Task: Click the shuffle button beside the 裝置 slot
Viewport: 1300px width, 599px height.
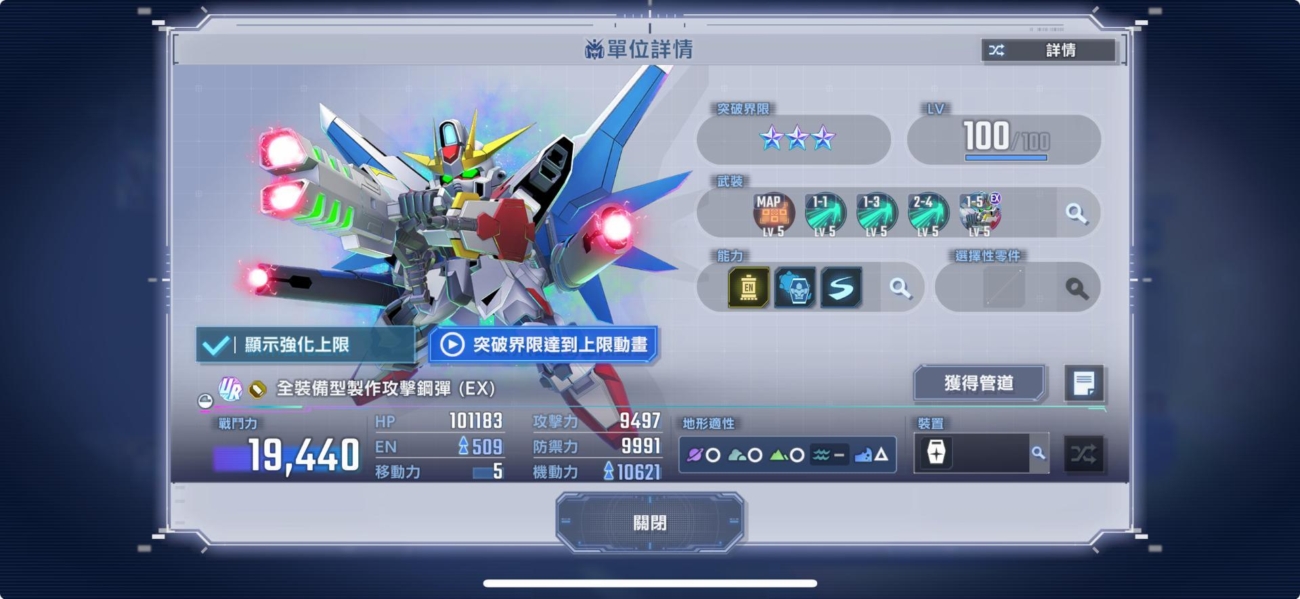Action: pyautogui.click(x=1083, y=454)
